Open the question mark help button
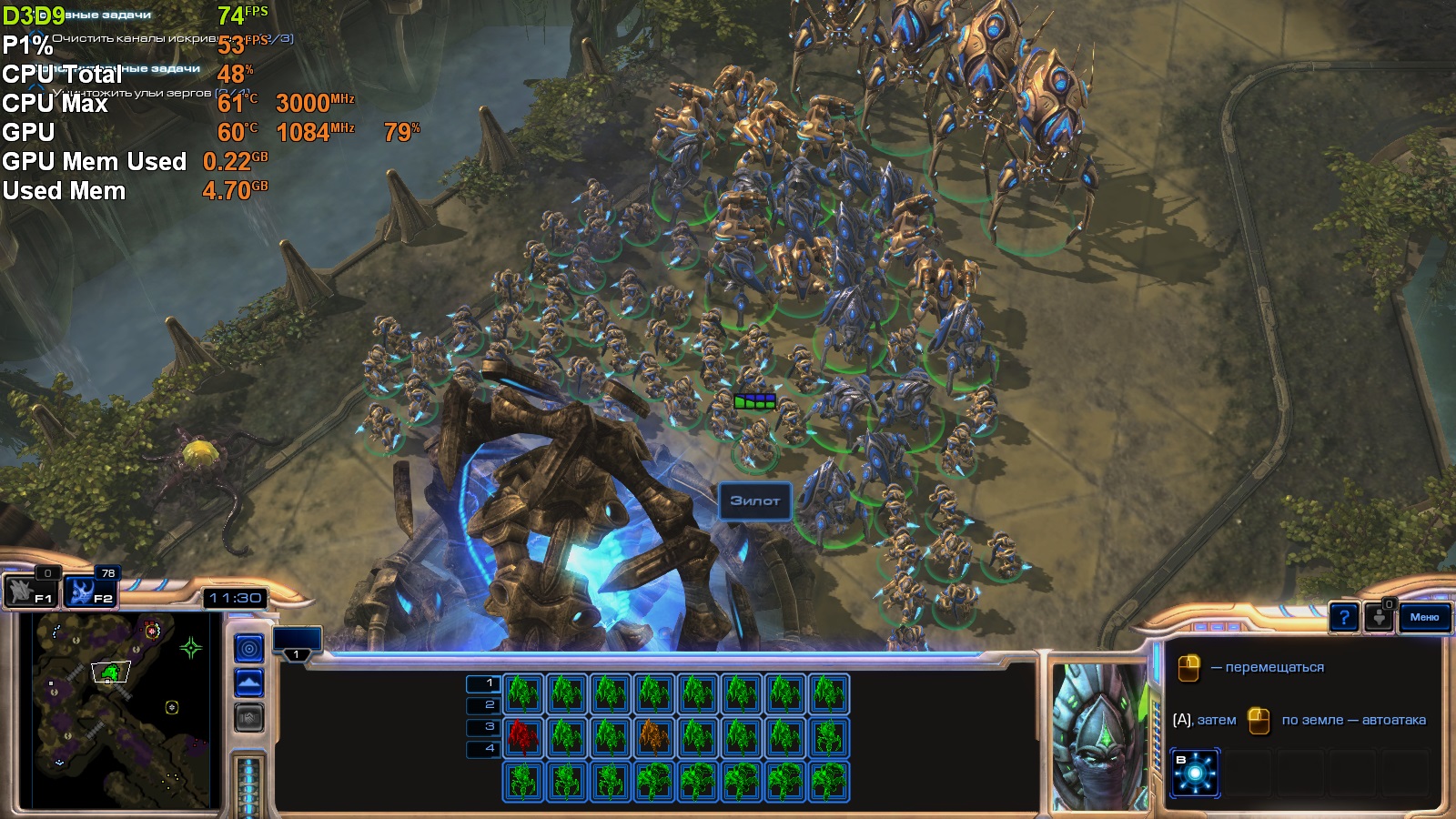The height and width of the screenshot is (819, 1456). [1344, 618]
